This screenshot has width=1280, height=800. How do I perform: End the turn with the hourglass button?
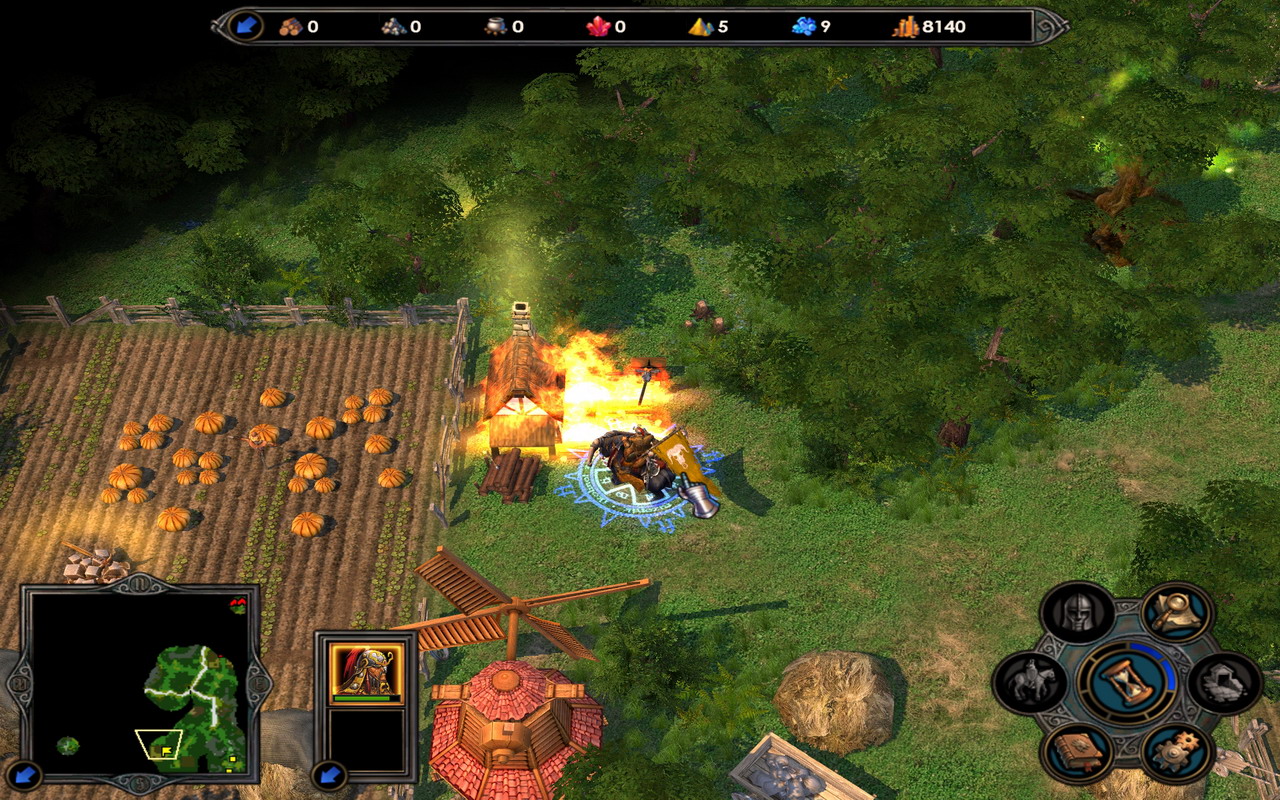tap(1127, 683)
